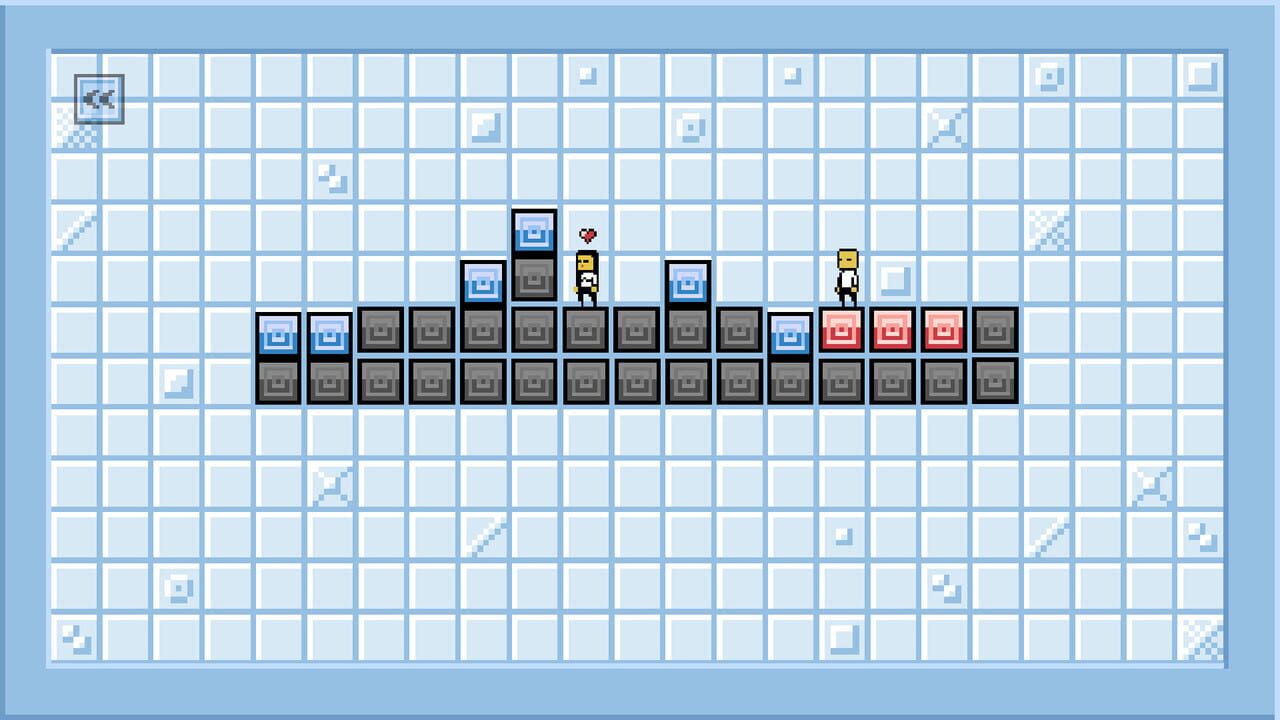Click the rewind back button top-left
Screen dimensions: 1280x720
(x=97, y=97)
